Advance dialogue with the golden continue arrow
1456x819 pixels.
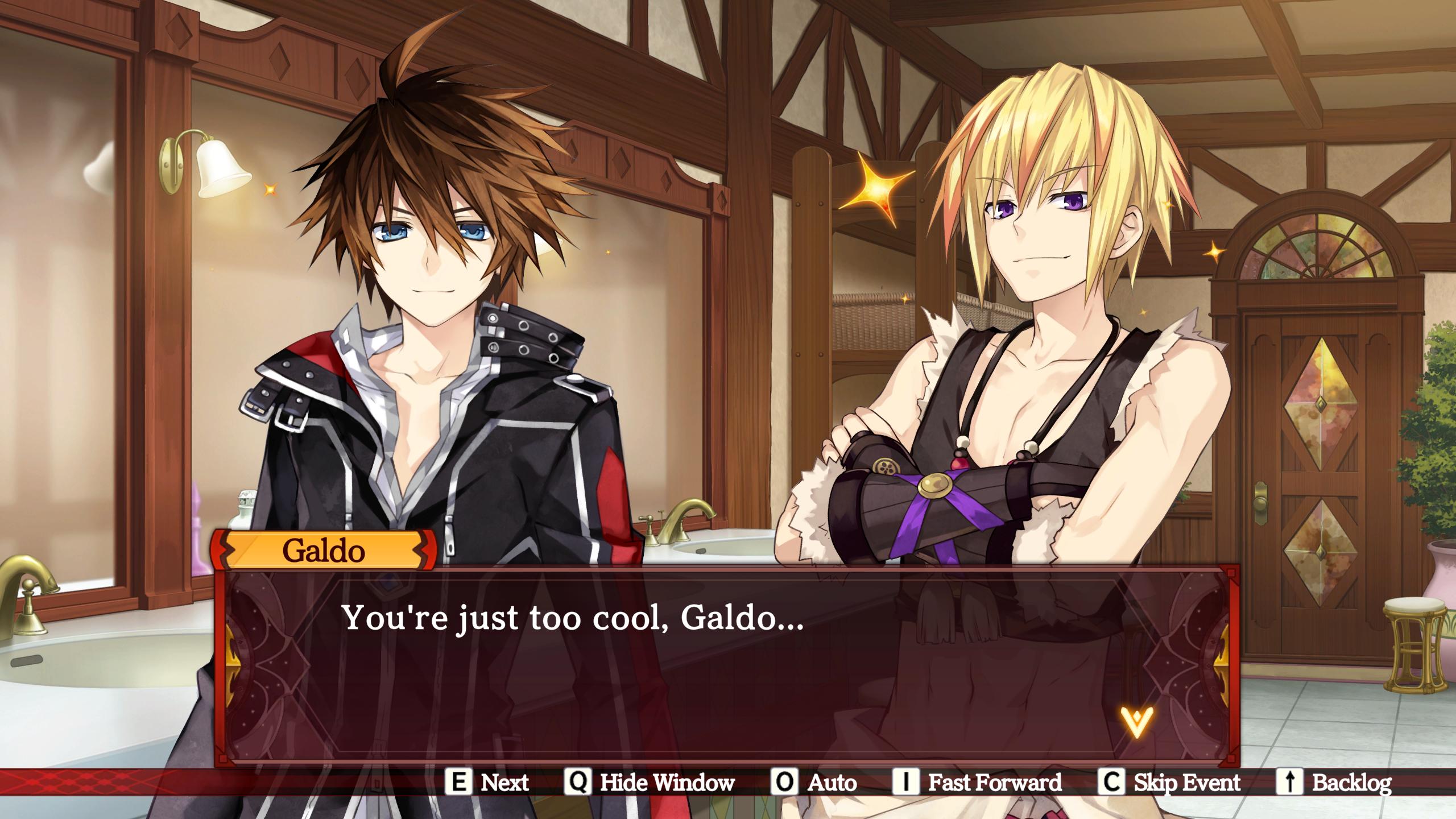[1136, 721]
